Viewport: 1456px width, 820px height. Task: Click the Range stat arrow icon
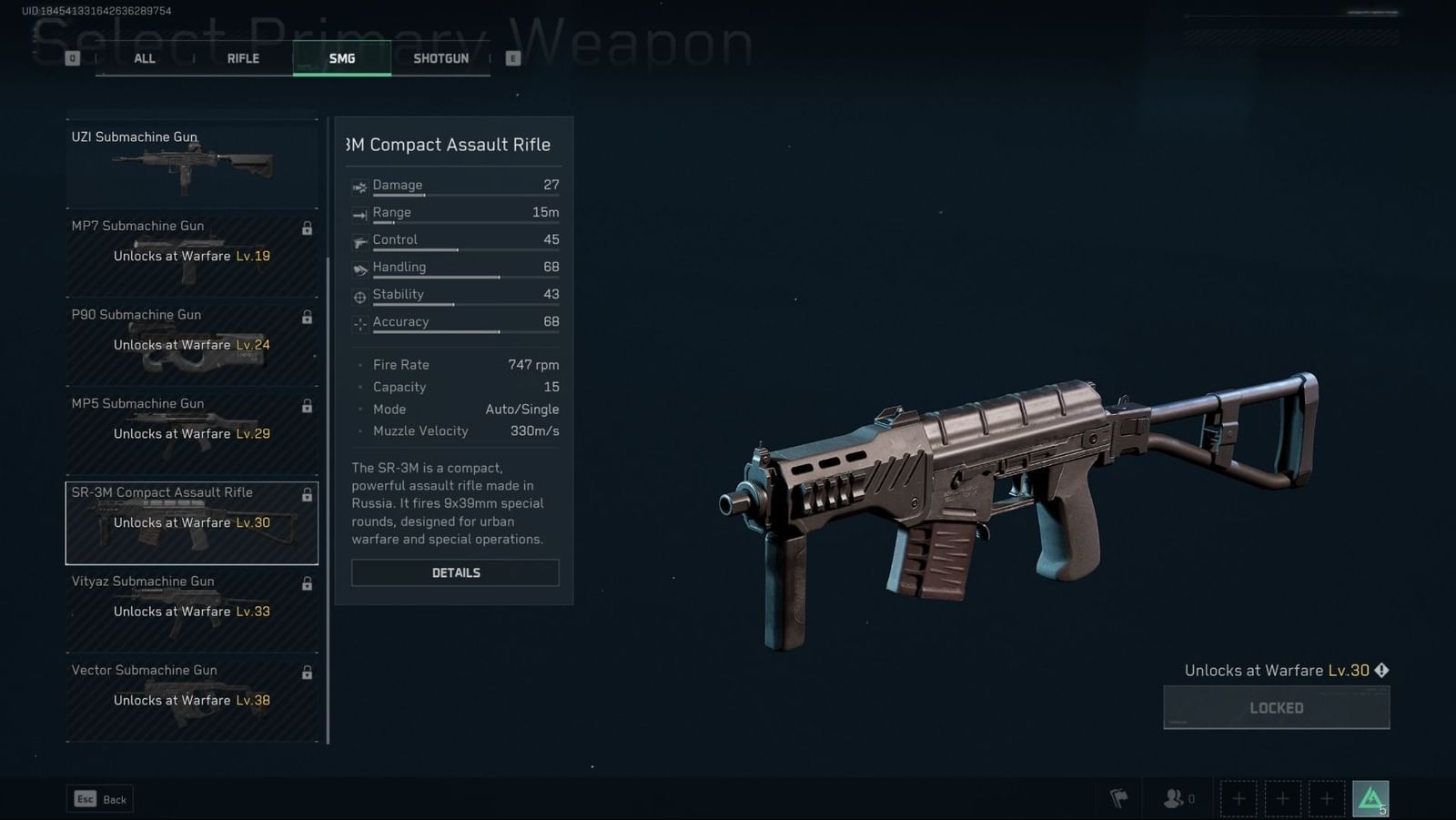360,213
